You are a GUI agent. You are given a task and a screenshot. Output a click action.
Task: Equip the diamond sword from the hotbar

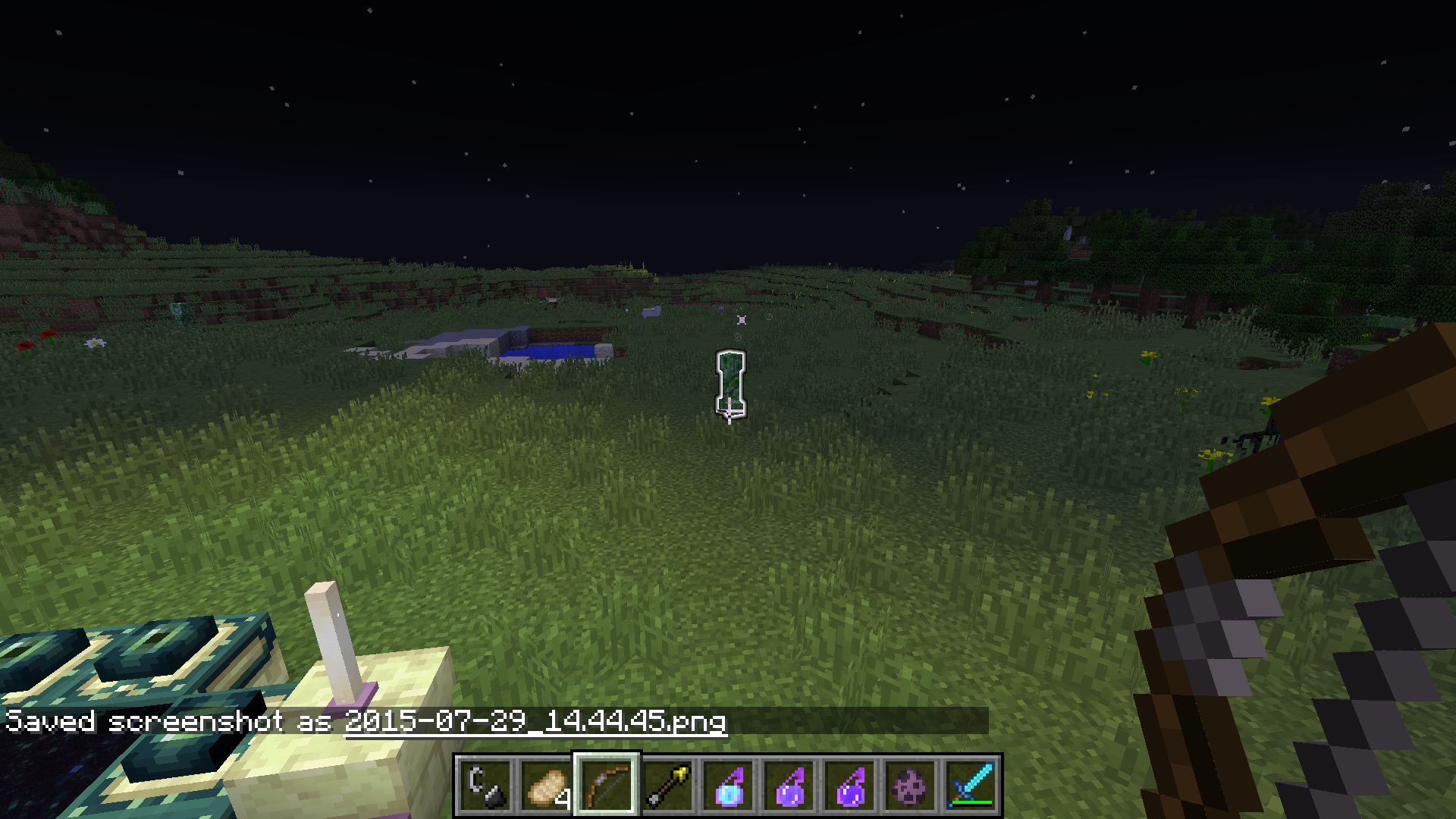coord(971,786)
